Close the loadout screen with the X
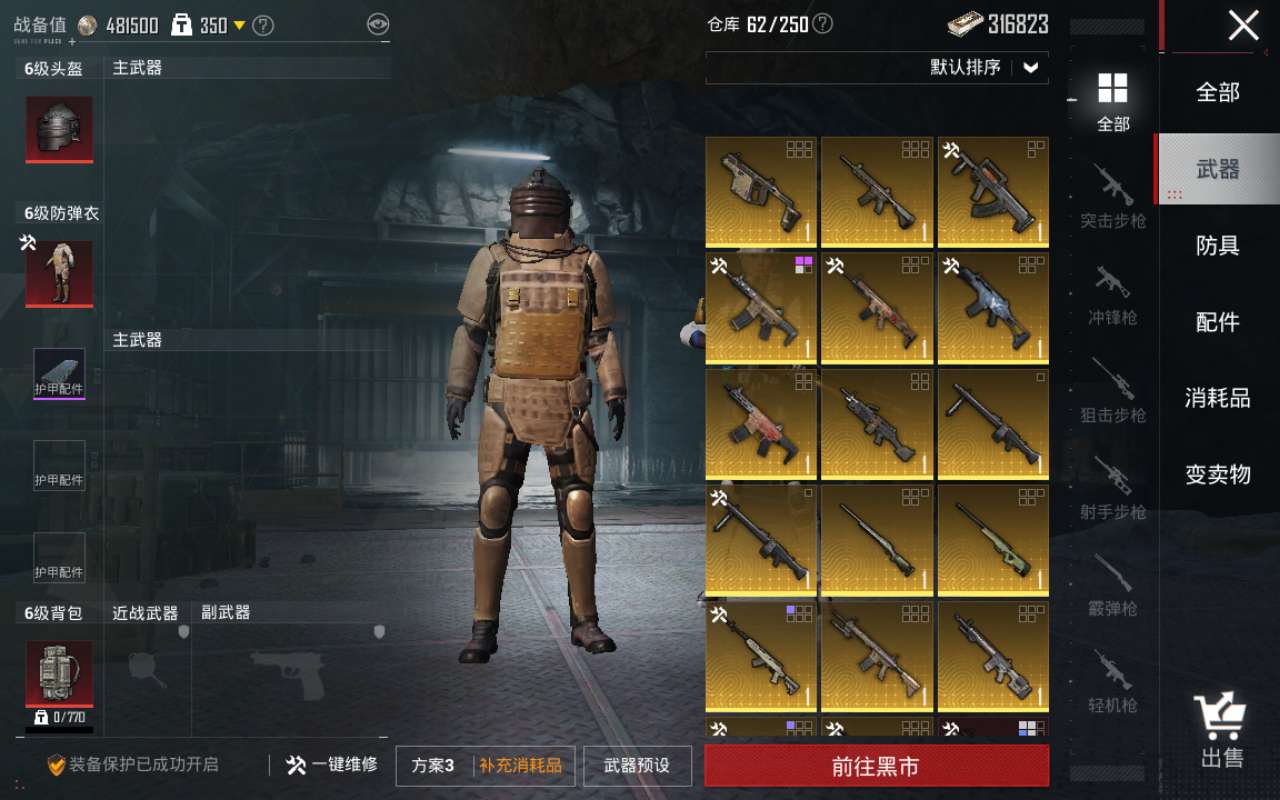The width and height of the screenshot is (1280, 800). pyautogui.click(x=1243, y=25)
